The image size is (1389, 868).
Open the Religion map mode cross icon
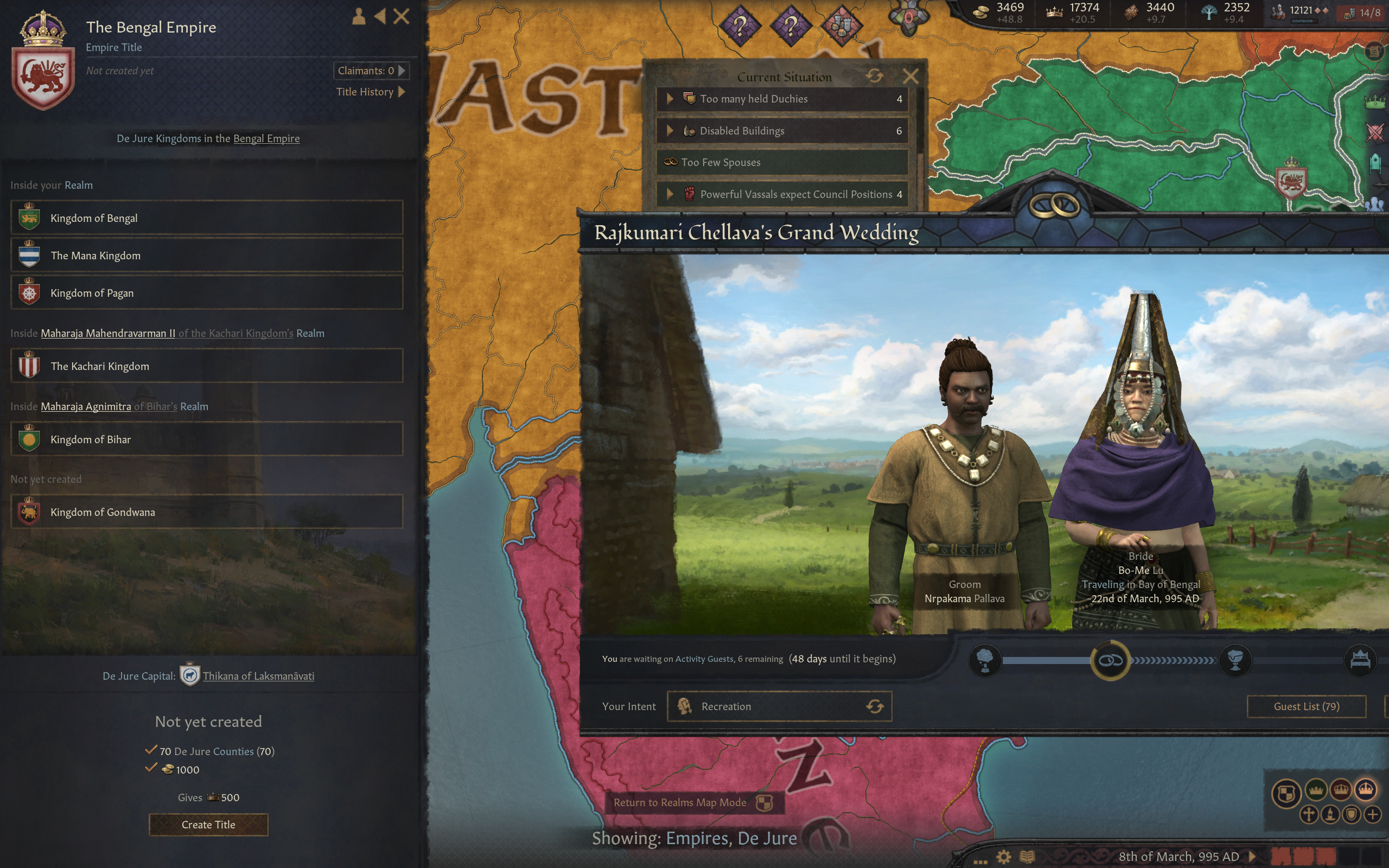tap(1310, 815)
